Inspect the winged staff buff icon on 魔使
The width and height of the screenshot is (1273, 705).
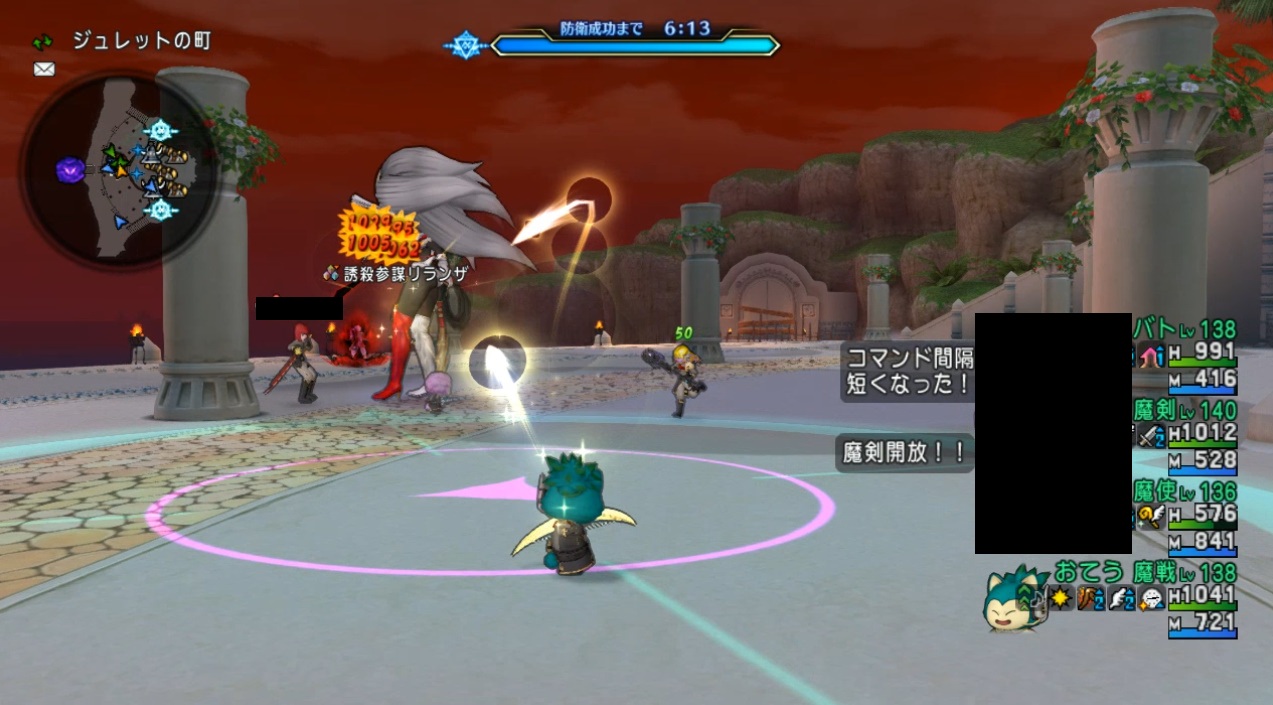(x=1150, y=516)
